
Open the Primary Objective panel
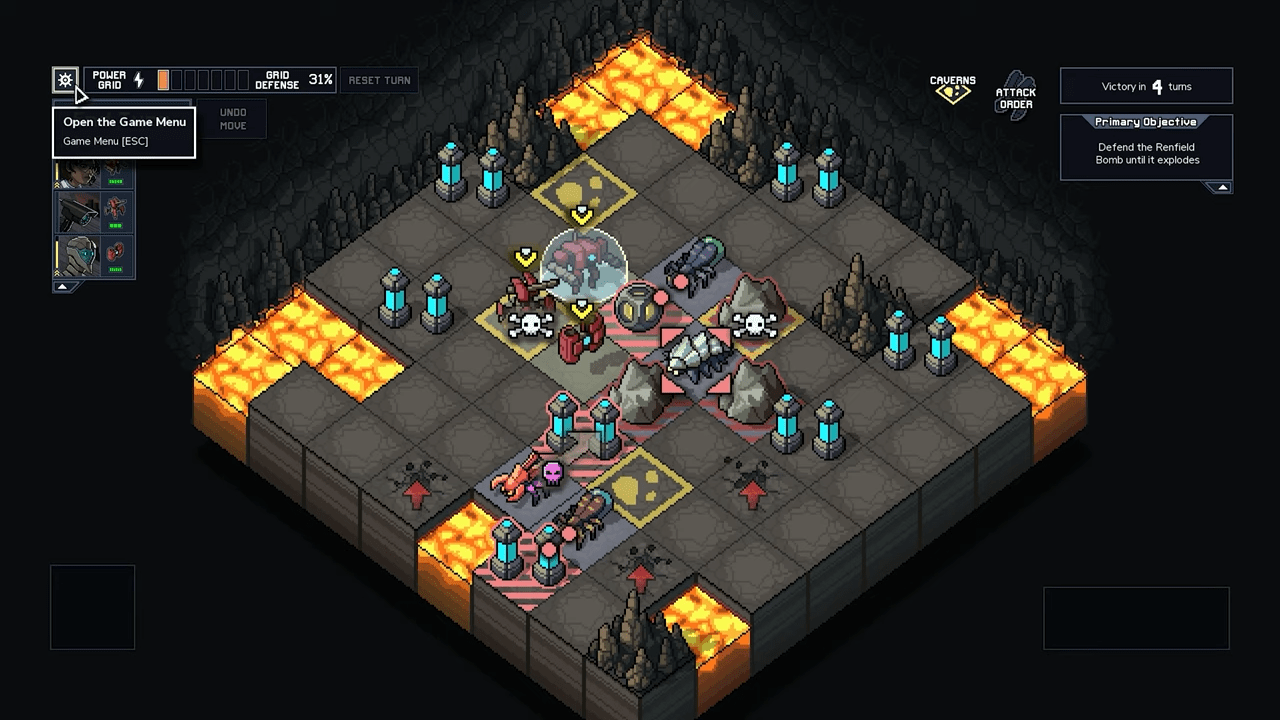[1146, 146]
